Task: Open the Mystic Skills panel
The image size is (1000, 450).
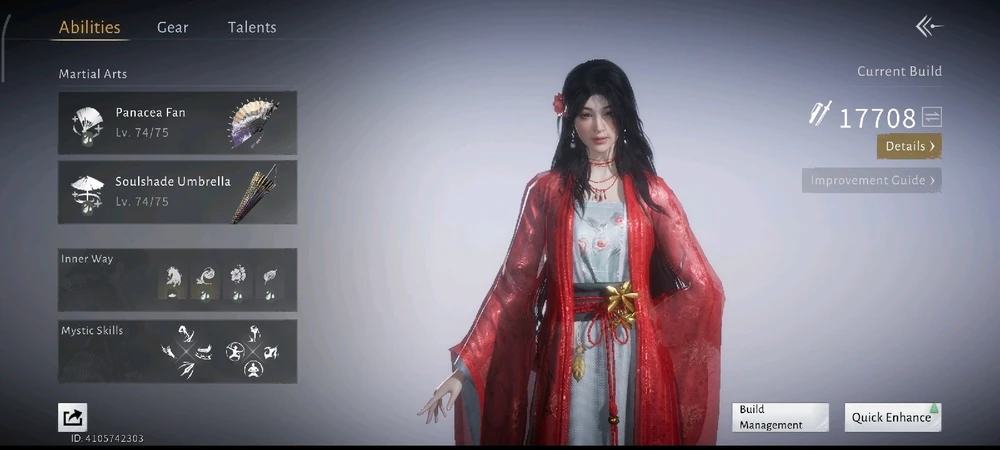Action: (x=177, y=351)
